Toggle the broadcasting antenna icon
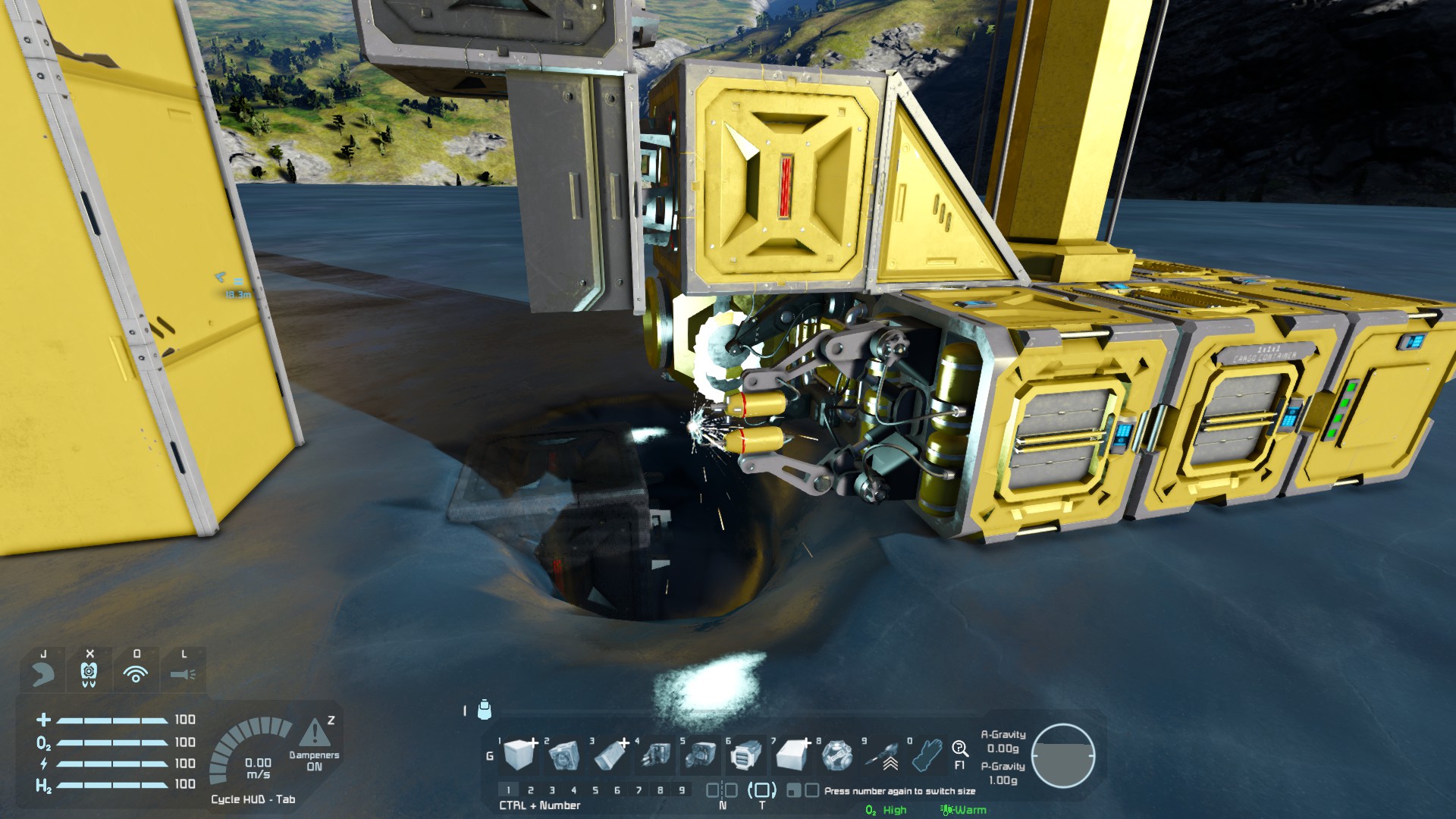This screenshot has width=1456, height=819. tap(136, 673)
